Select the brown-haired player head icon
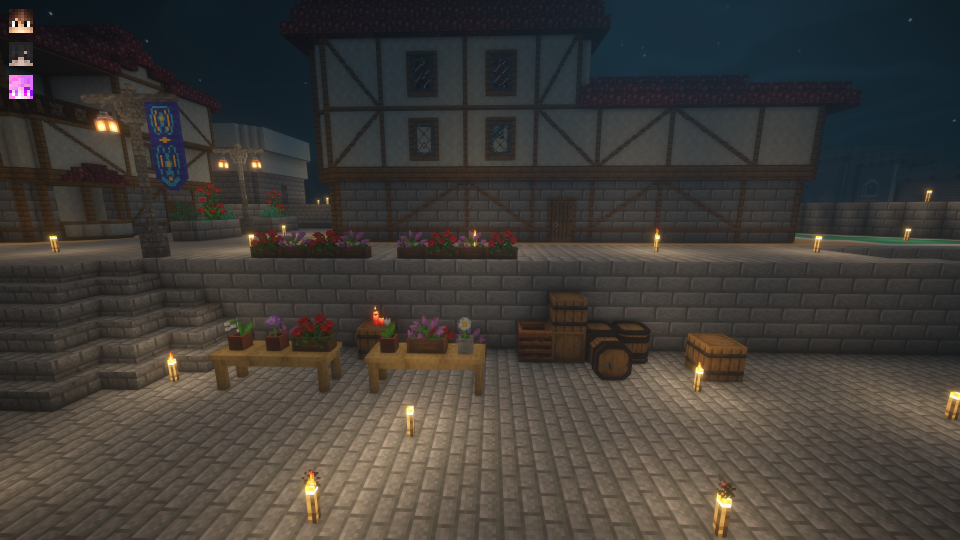 tap(21, 22)
